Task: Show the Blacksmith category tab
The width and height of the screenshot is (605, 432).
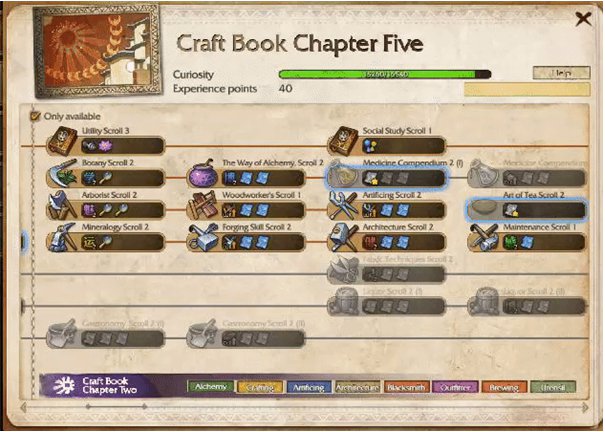Action: coord(407,387)
